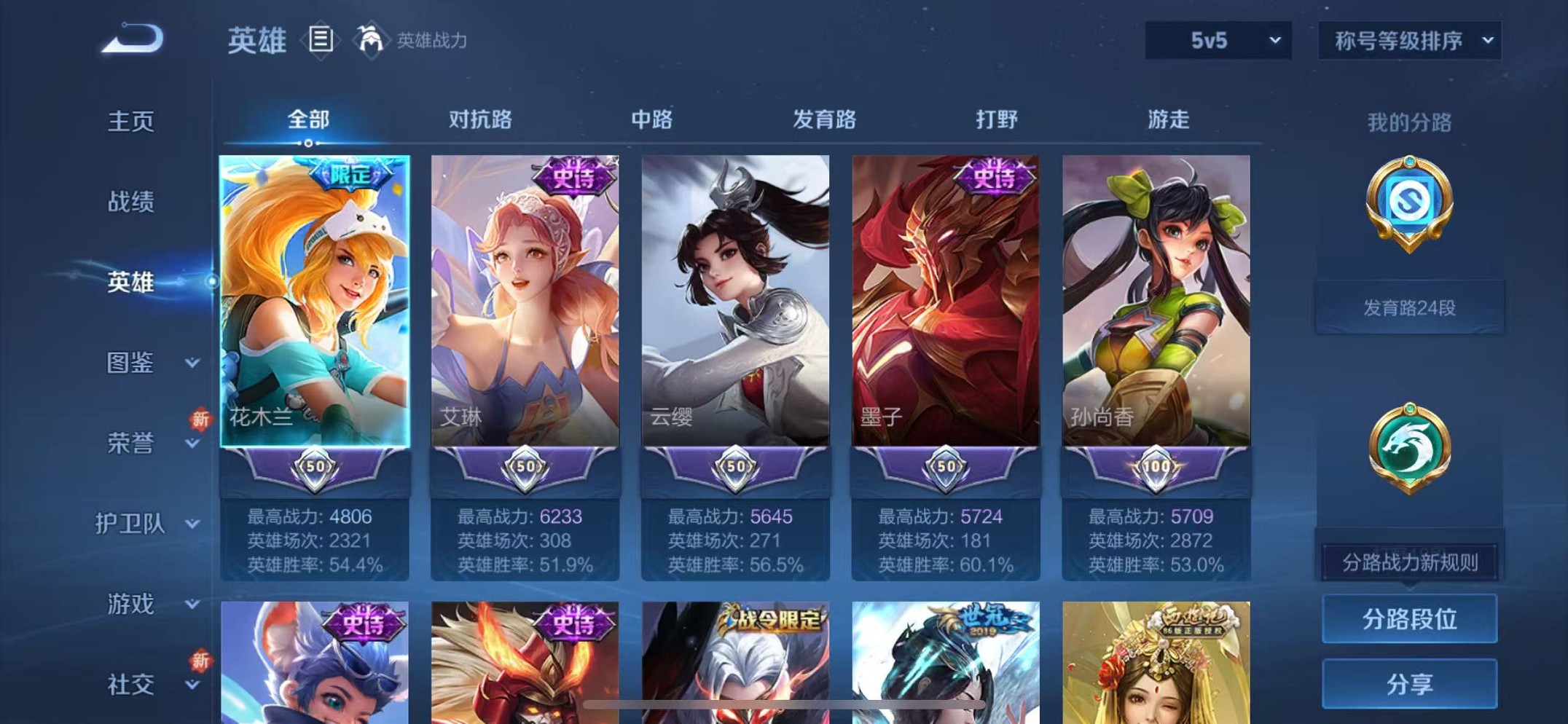Click the hero list scroll icon beside 英雄
The width and height of the screenshot is (1568, 724).
coord(321,40)
